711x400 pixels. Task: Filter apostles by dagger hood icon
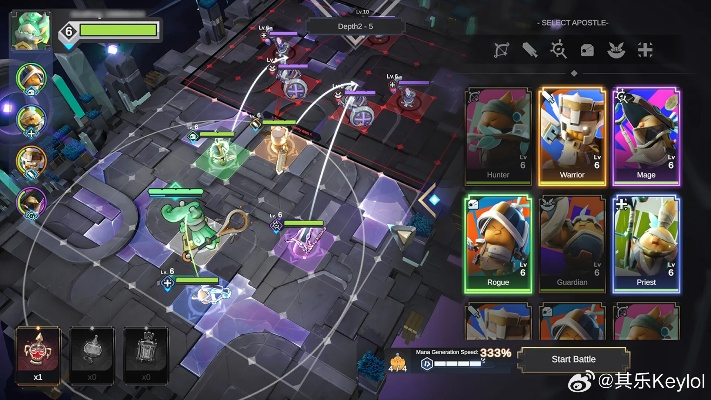[x=587, y=49]
